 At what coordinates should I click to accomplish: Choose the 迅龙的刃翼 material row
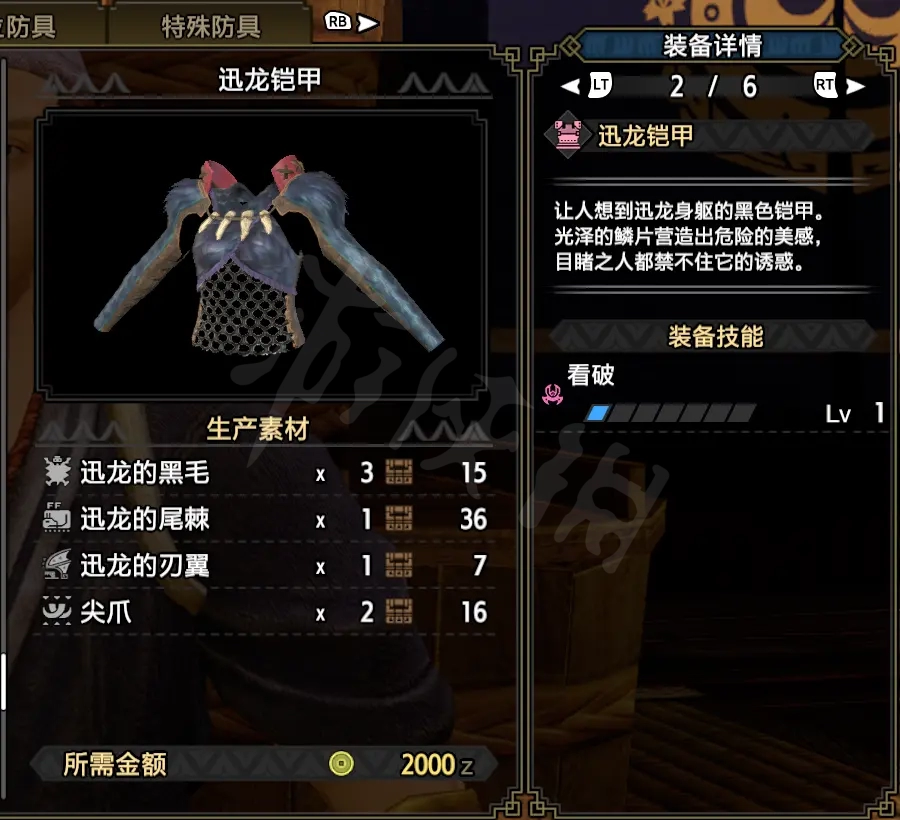pos(266,566)
